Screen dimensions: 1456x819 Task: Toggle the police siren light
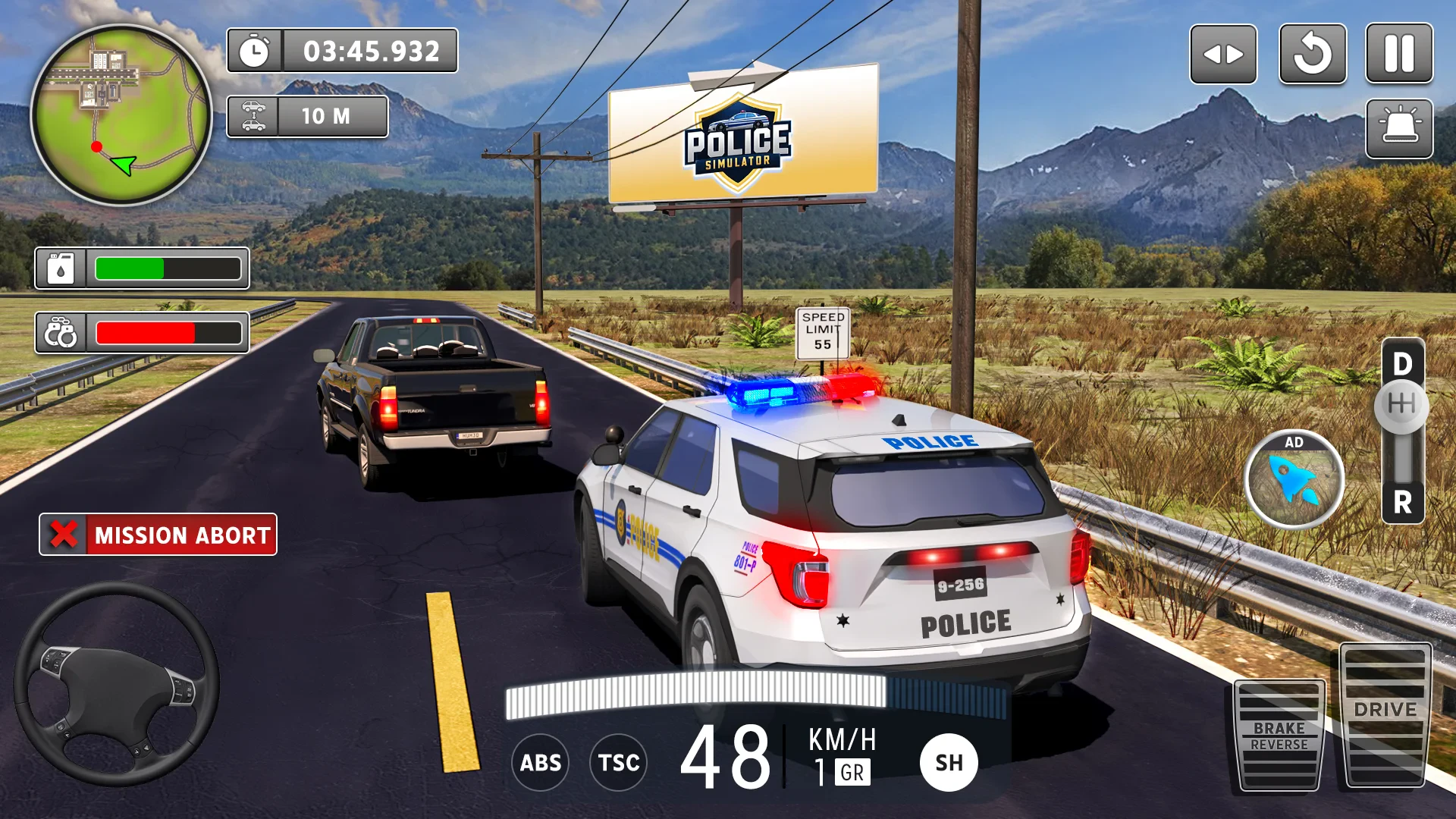(x=1399, y=128)
